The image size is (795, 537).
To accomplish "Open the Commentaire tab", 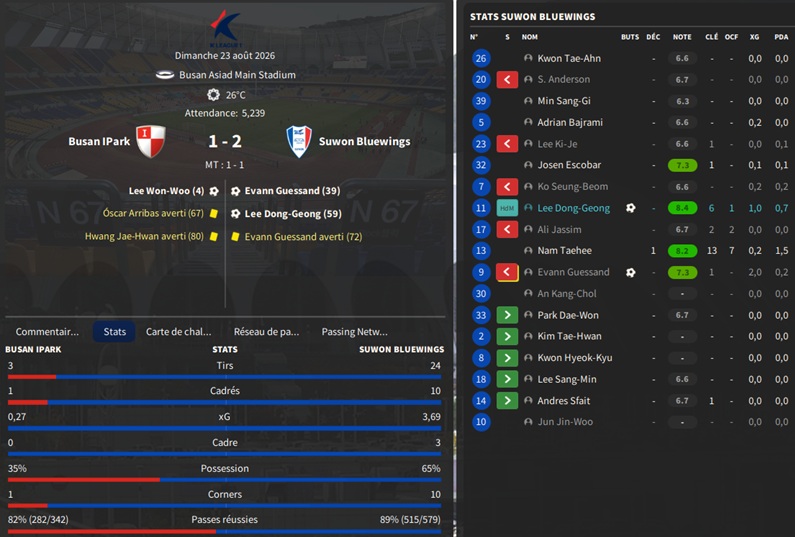I will click(47, 331).
